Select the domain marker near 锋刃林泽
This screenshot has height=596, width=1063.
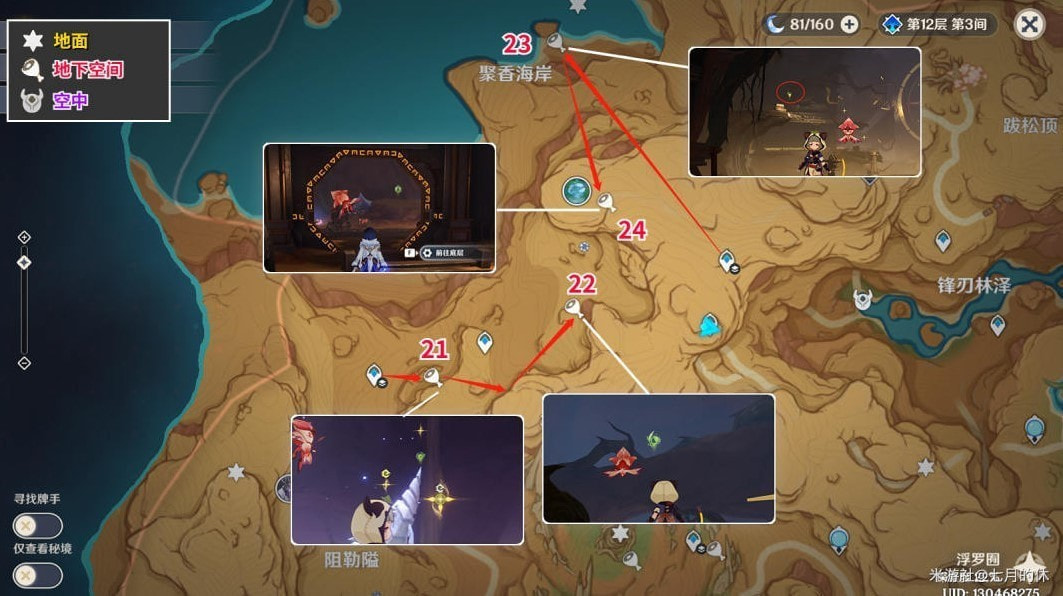click(862, 299)
